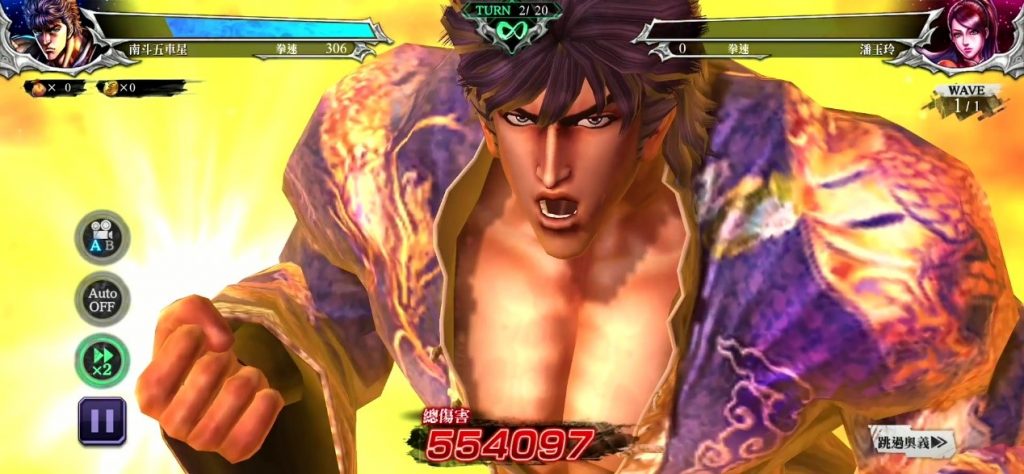Viewport: 1024px width, 474px height.
Task: Pause the battle with the purple button
Action: click(x=102, y=421)
